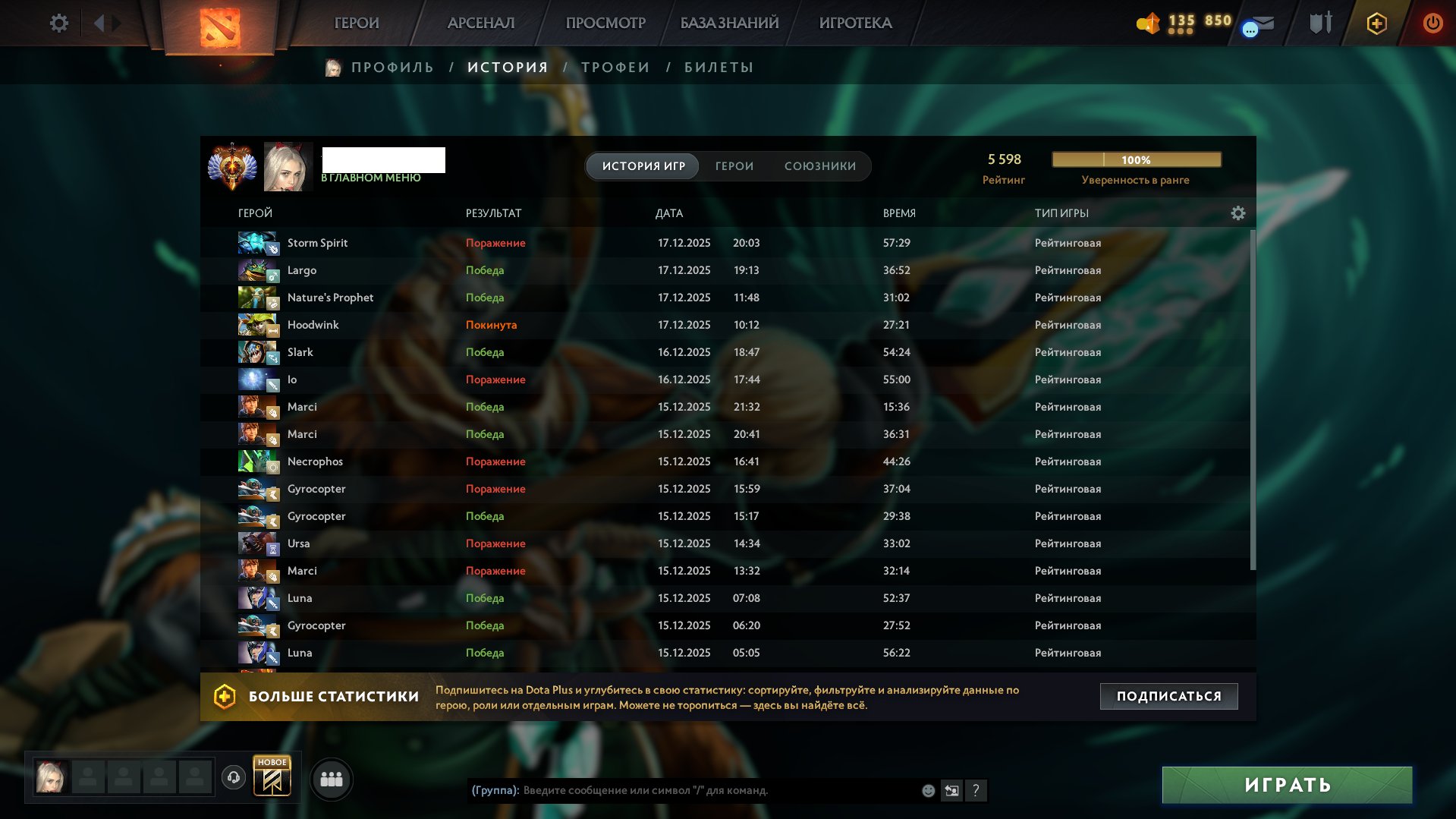Image resolution: width=1456 pixels, height=819 pixels.
Task: Click the voice chat headphones icon
Action: (234, 778)
